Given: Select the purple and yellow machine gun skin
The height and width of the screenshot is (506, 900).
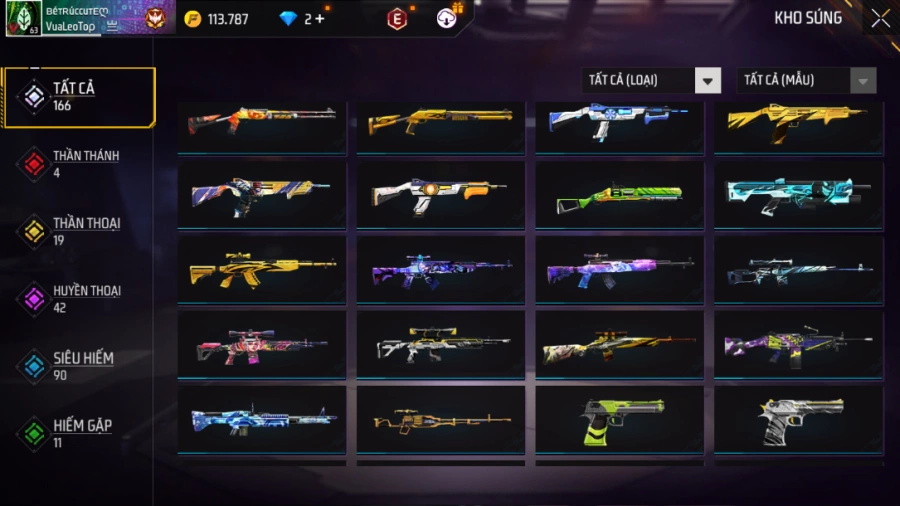Looking at the screenshot, I should [799, 345].
